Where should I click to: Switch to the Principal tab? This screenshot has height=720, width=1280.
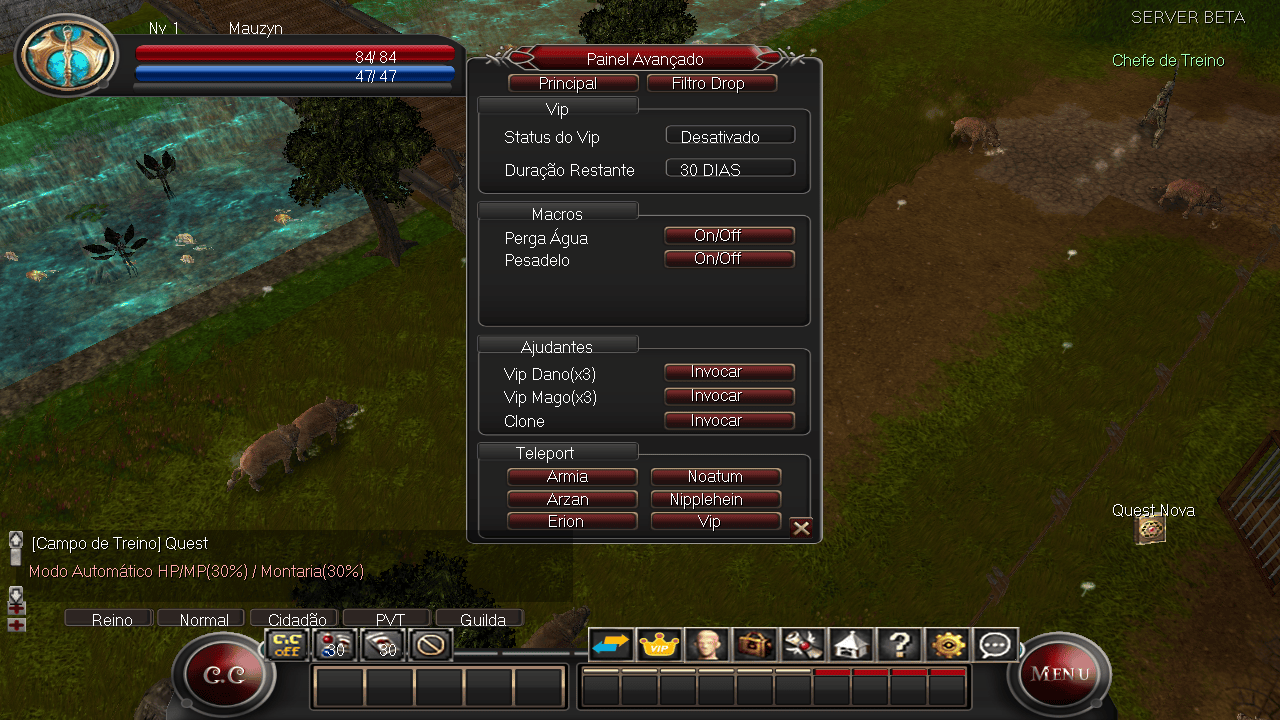[573, 84]
